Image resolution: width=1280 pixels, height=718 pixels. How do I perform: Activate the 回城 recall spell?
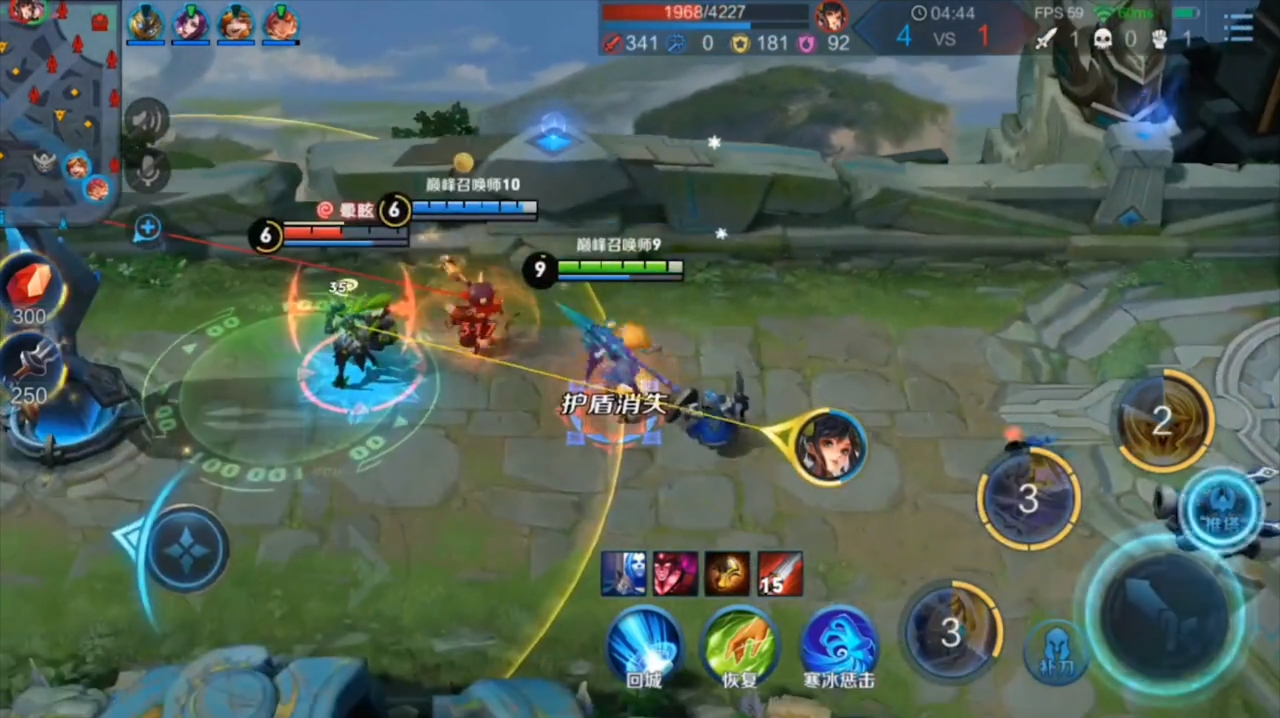pyautogui.click(x=645, y=645)
